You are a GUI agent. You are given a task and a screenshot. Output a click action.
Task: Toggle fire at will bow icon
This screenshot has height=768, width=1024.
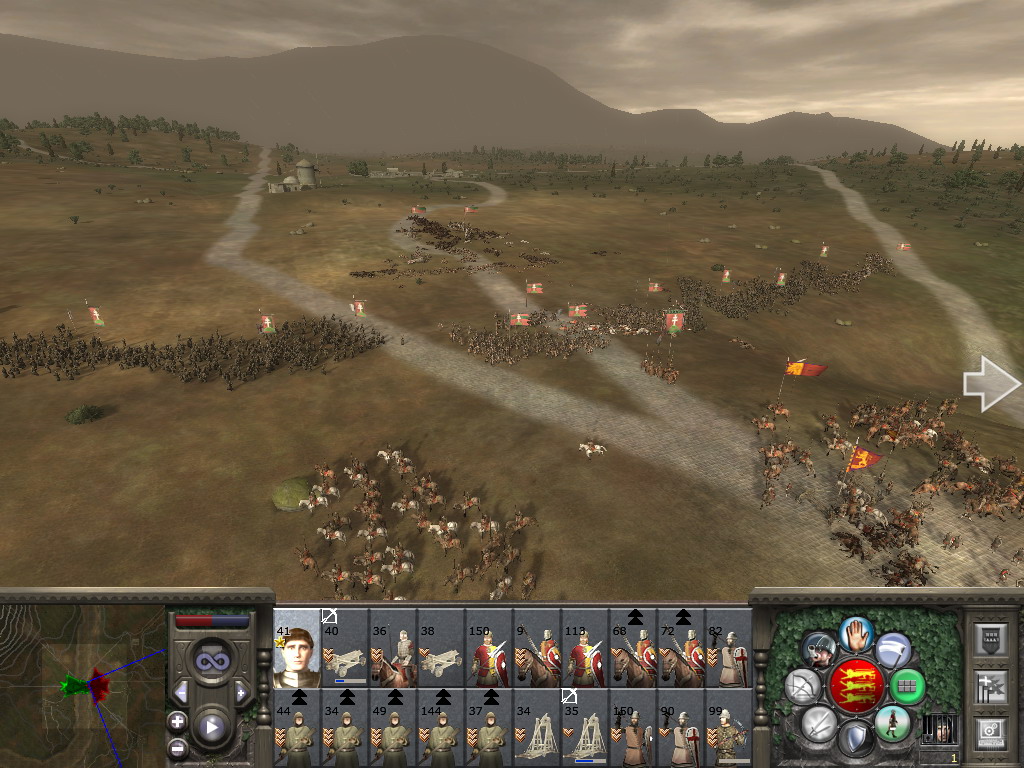[803, 687]
